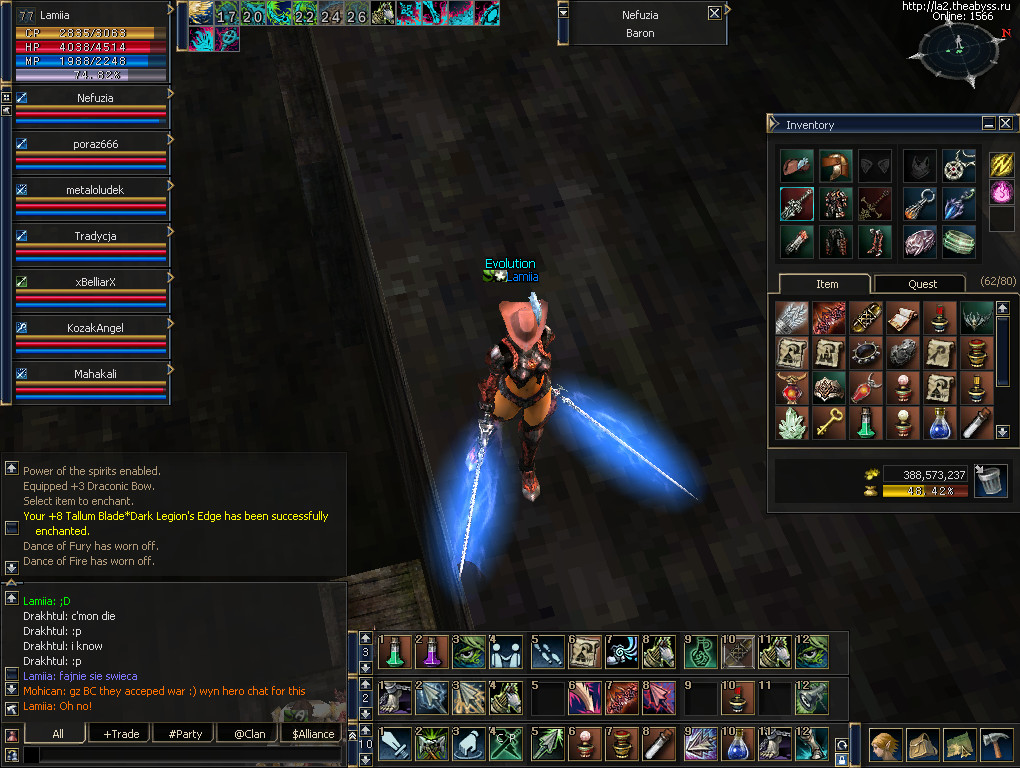Show the @Clan chat tab
Image resolution: width=1020 pixels, height=768 pixels.
(x=248, y=734)
